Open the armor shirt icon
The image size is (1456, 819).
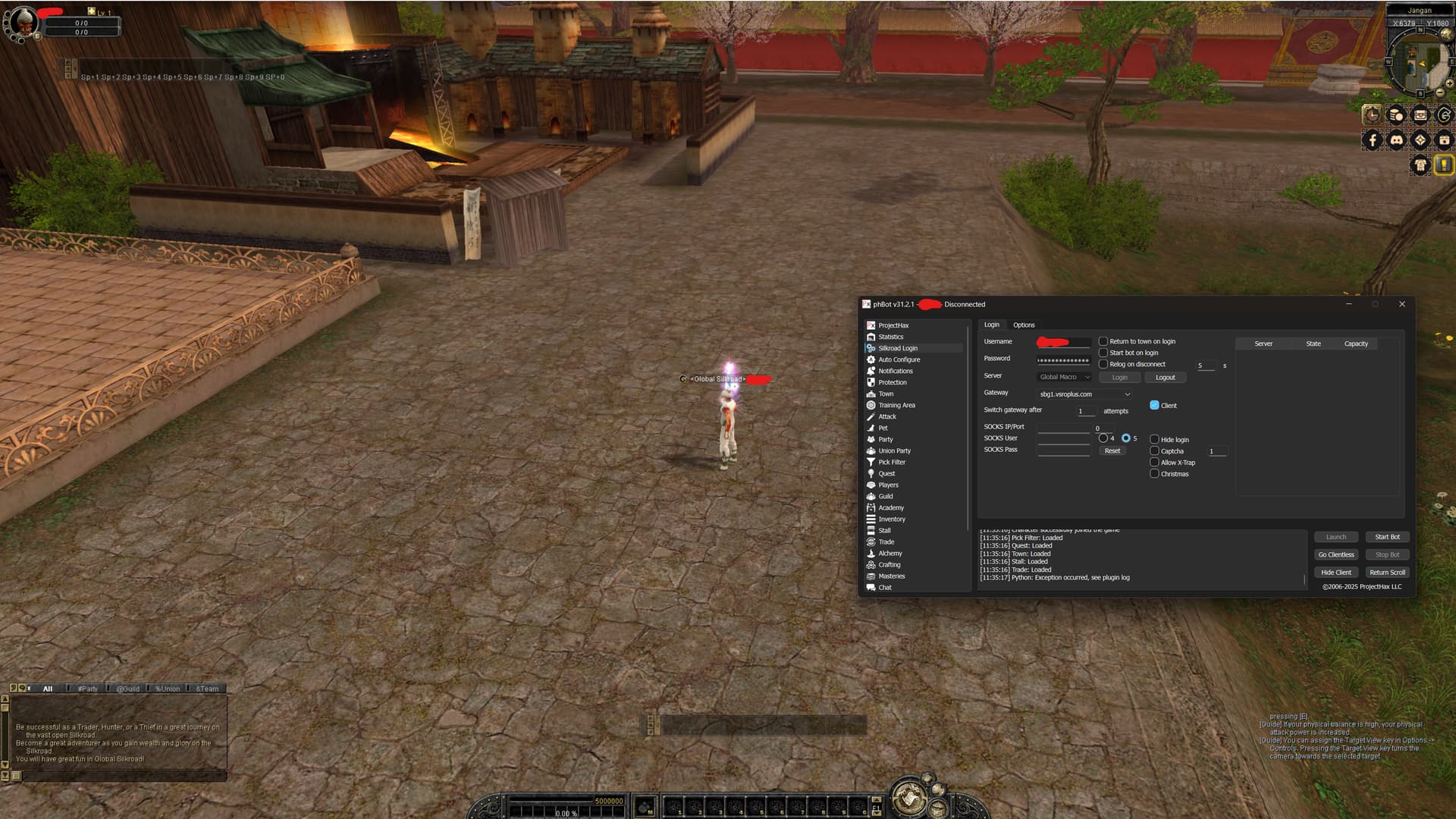[x=1420, y=165]
